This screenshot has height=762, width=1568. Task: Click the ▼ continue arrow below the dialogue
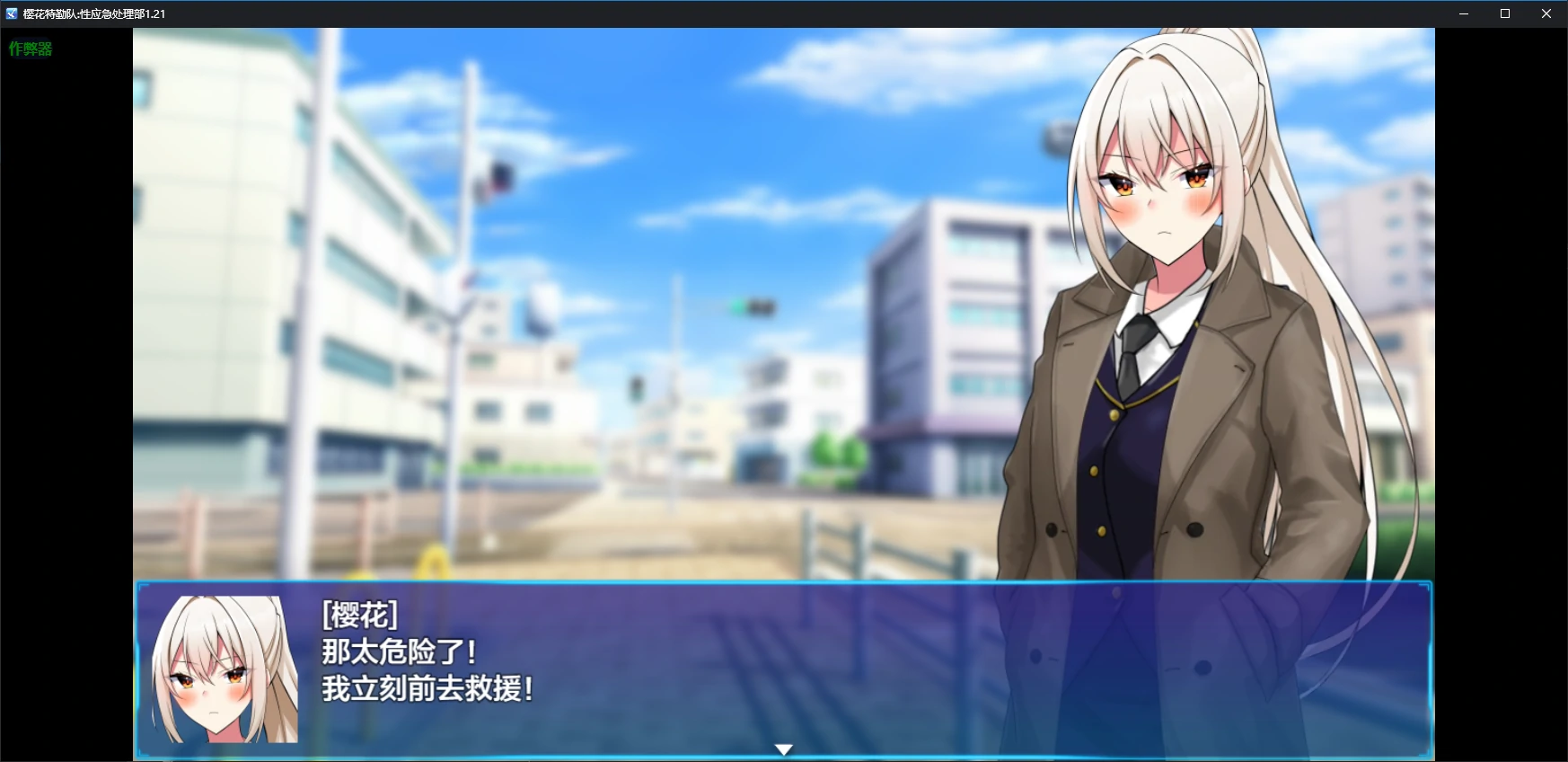pos(784,748)
